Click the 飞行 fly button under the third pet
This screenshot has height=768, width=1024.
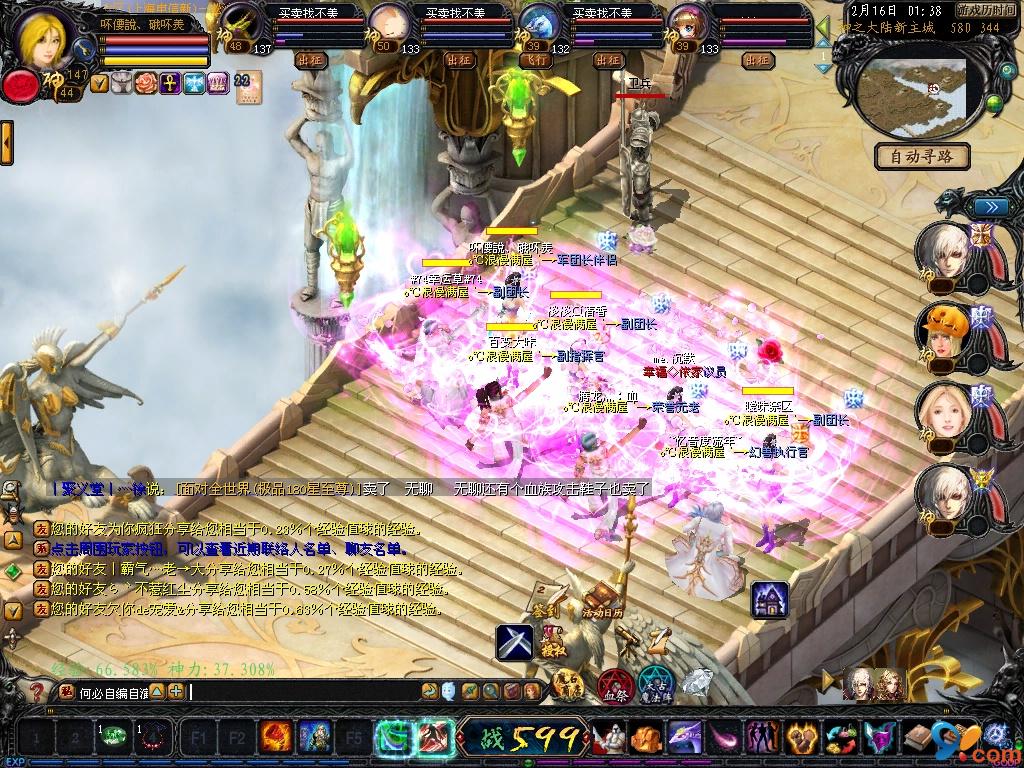pyautogui.click(x=538, y=60)
